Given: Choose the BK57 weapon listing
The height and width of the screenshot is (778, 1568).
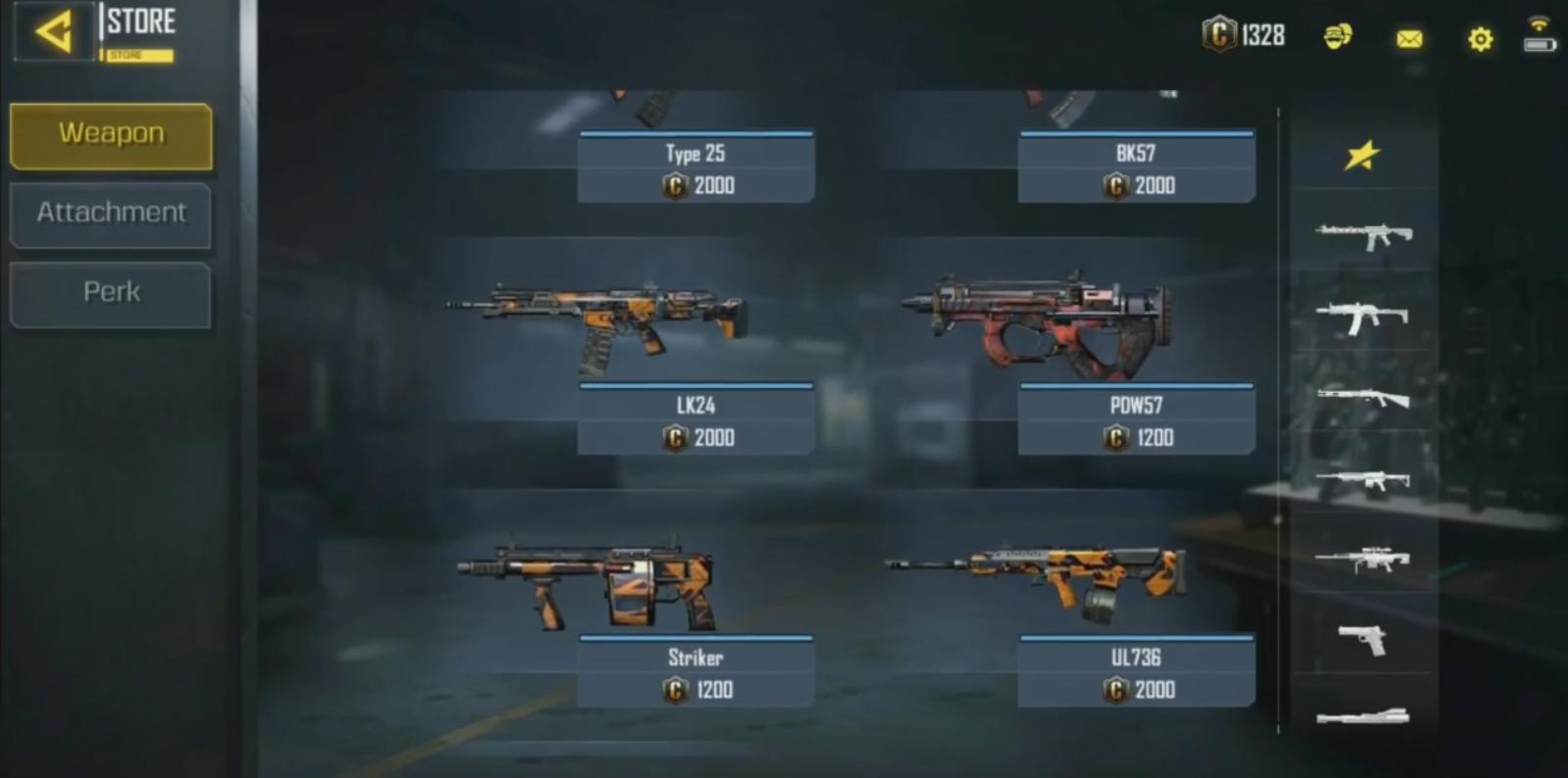Looking at the screenshot, I should point(1136,167).
